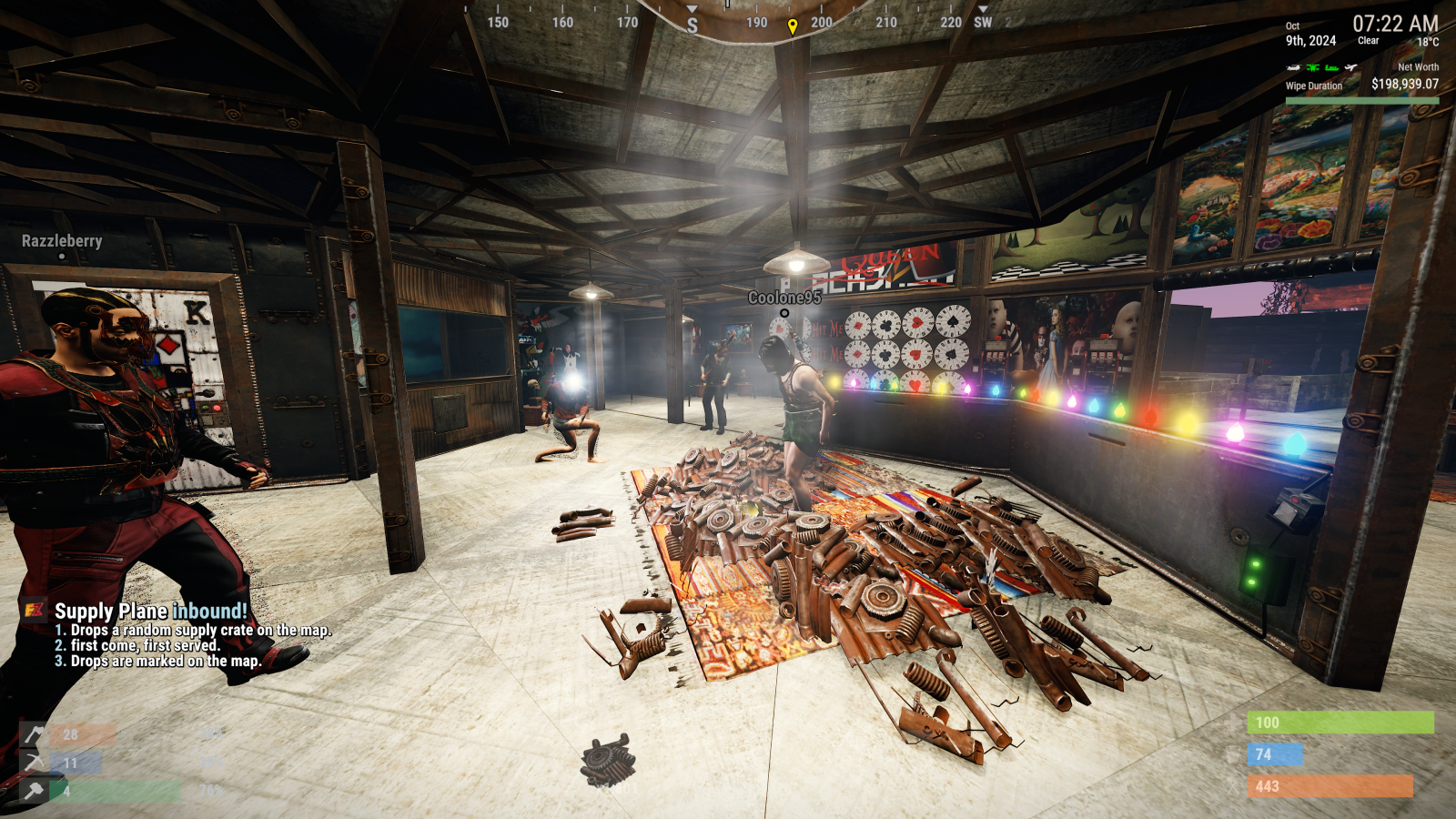Select the hatchet skill icon
This screenshot has width=1456, height=819.
pyautogui.click(x=35, y=733)
